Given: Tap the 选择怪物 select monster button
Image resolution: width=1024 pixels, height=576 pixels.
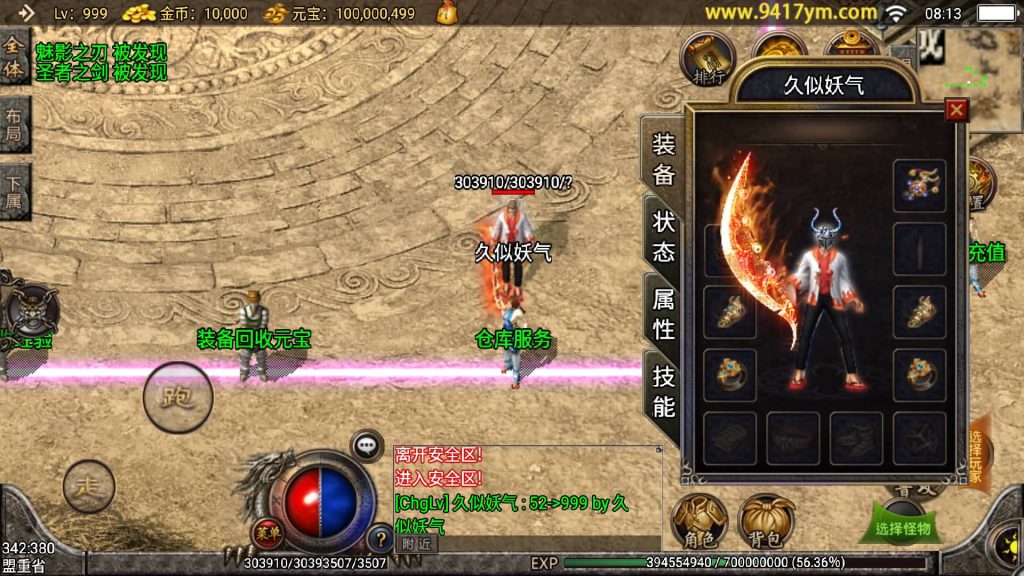Looking at the screenshot, I should coord(902,527).
